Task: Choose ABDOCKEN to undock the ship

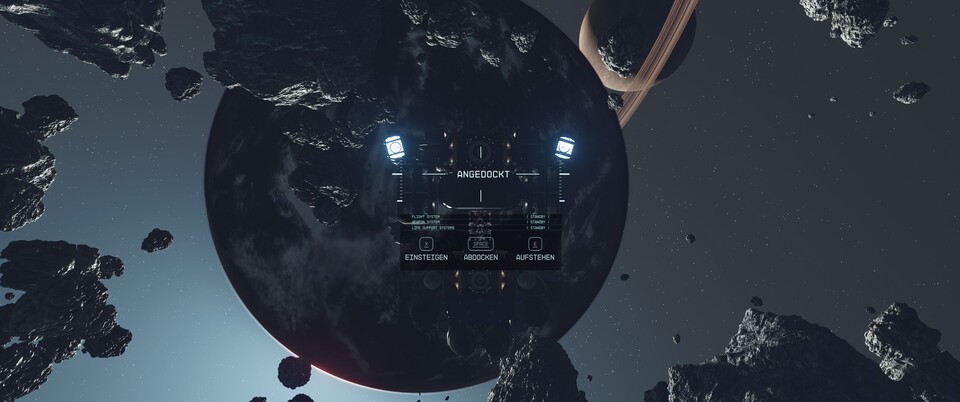Action: pyautogui.click(x=481, y=250)
